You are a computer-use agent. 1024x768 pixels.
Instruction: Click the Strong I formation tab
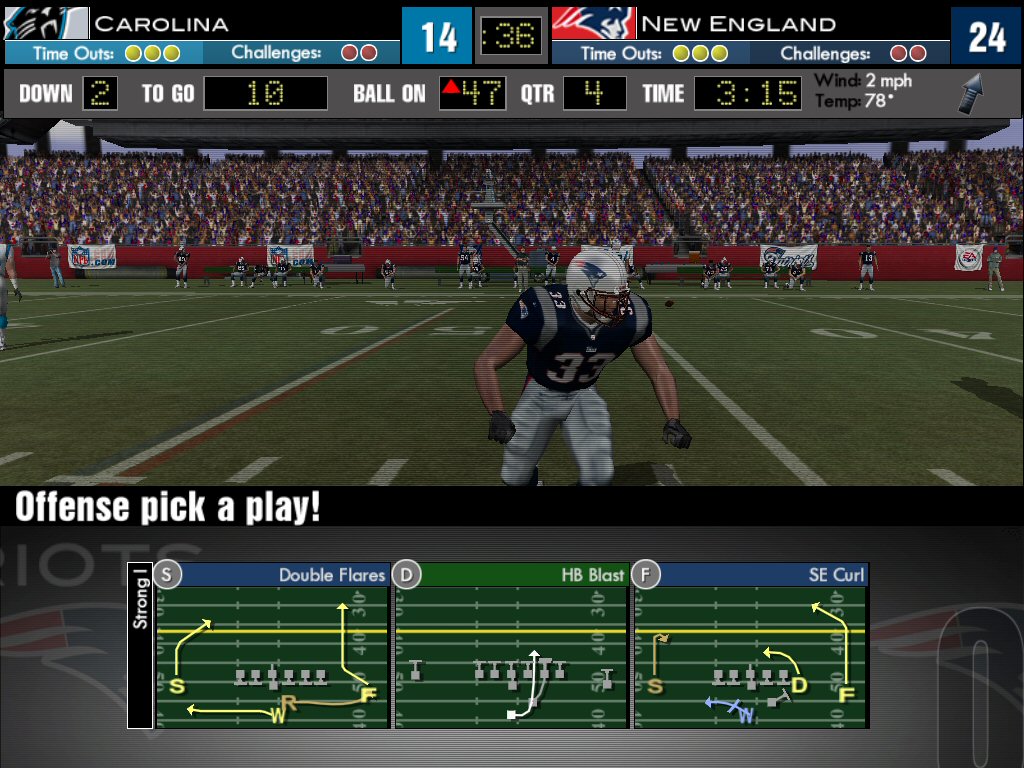(141, 598)
